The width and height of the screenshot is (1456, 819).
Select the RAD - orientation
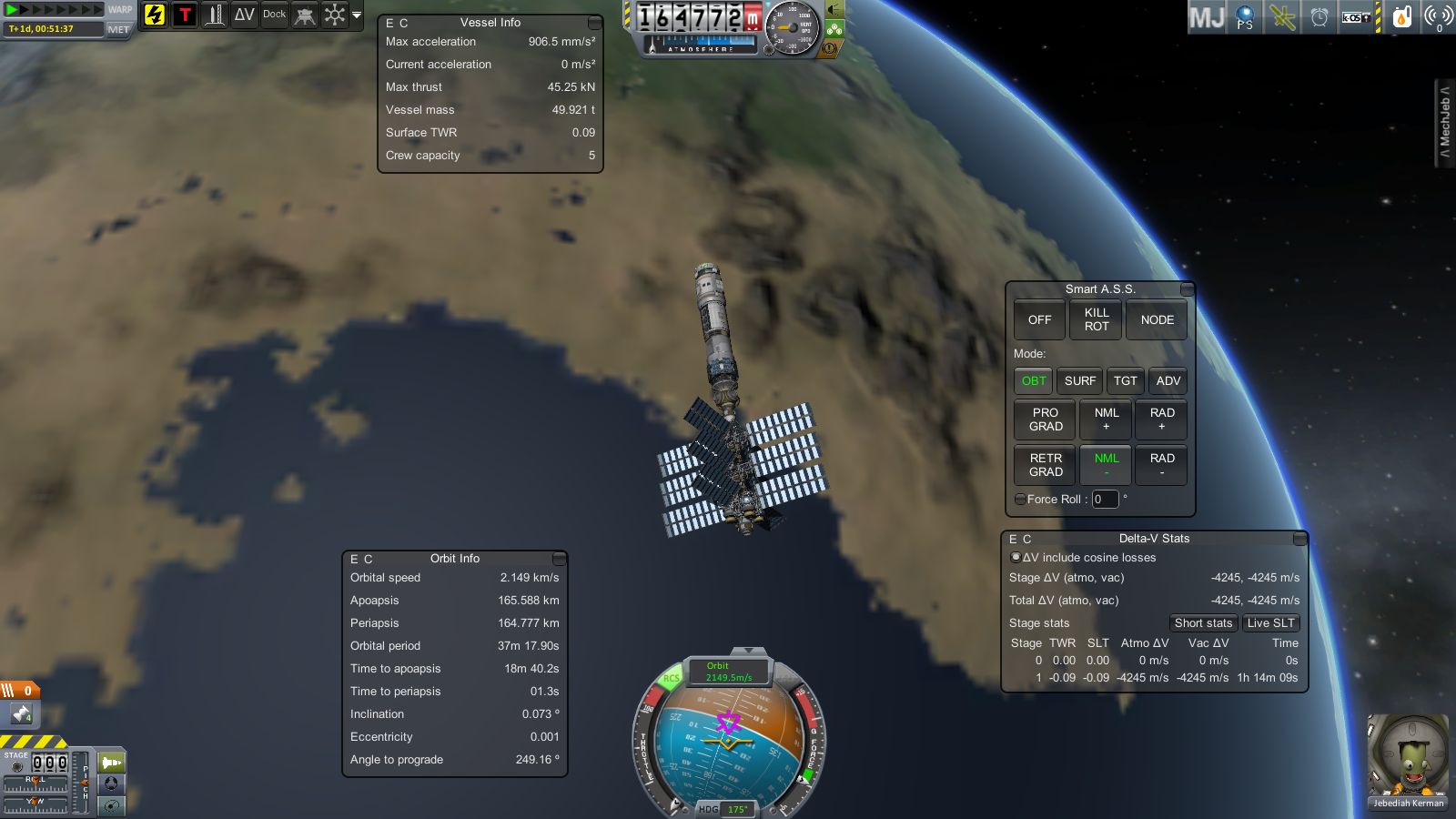click(1162, 465)
